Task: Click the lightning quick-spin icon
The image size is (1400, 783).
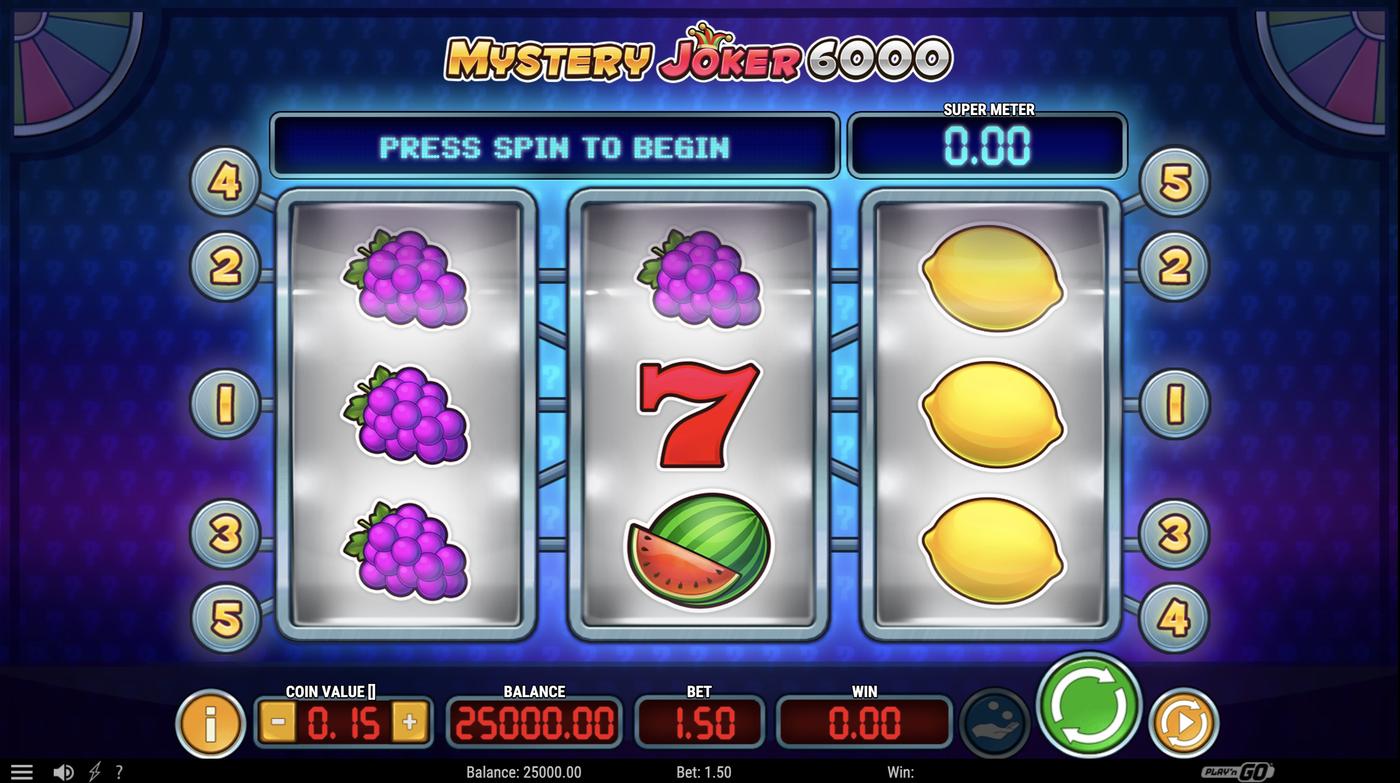Action: [95, 771]
